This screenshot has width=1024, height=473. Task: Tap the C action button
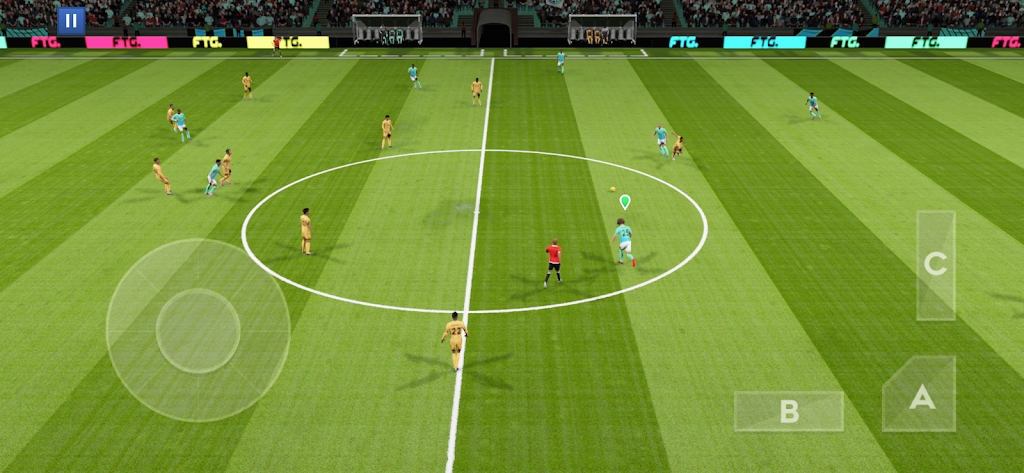tap(935, 265)
